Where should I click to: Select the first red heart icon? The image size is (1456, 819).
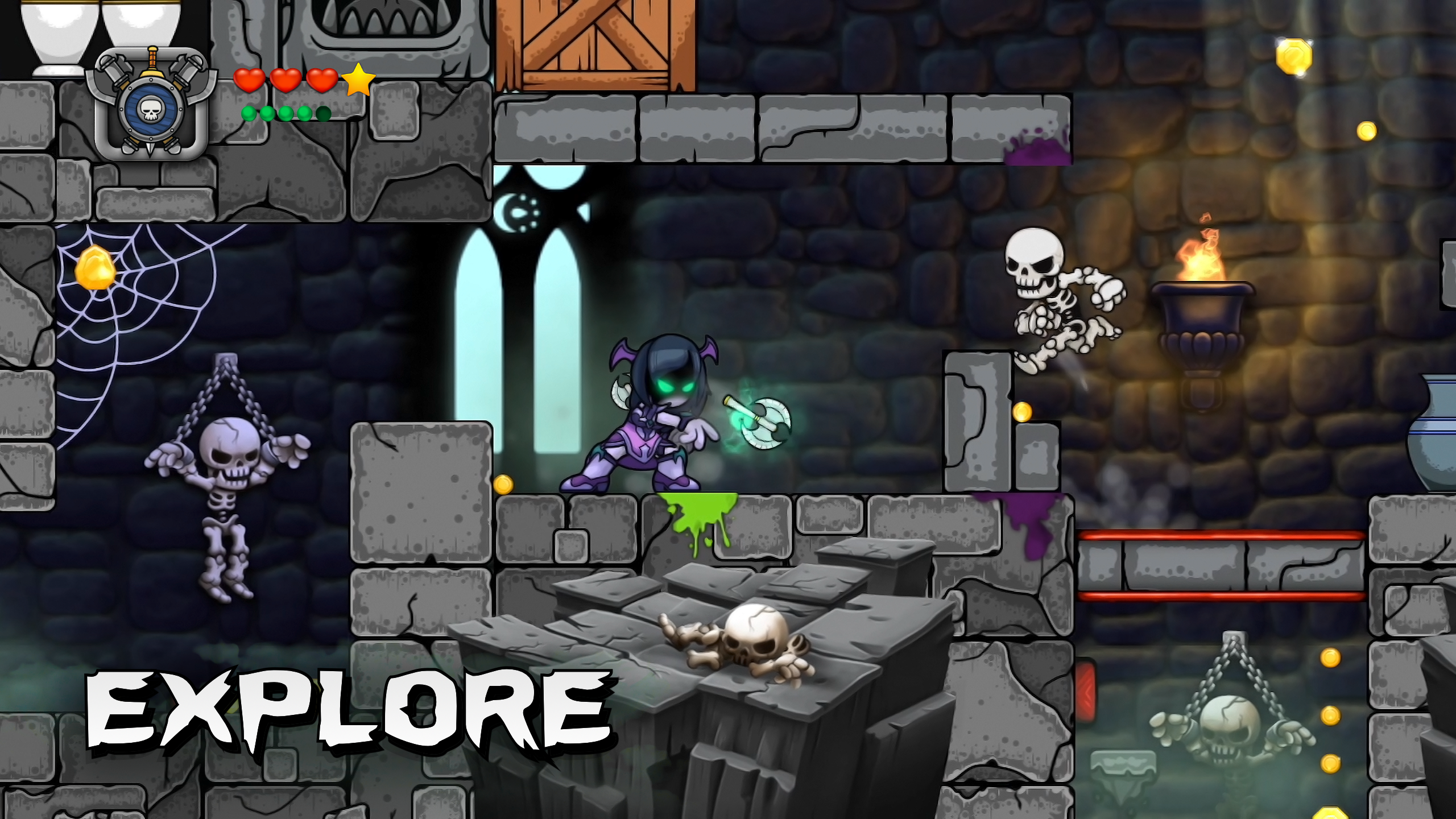[250, 81]
